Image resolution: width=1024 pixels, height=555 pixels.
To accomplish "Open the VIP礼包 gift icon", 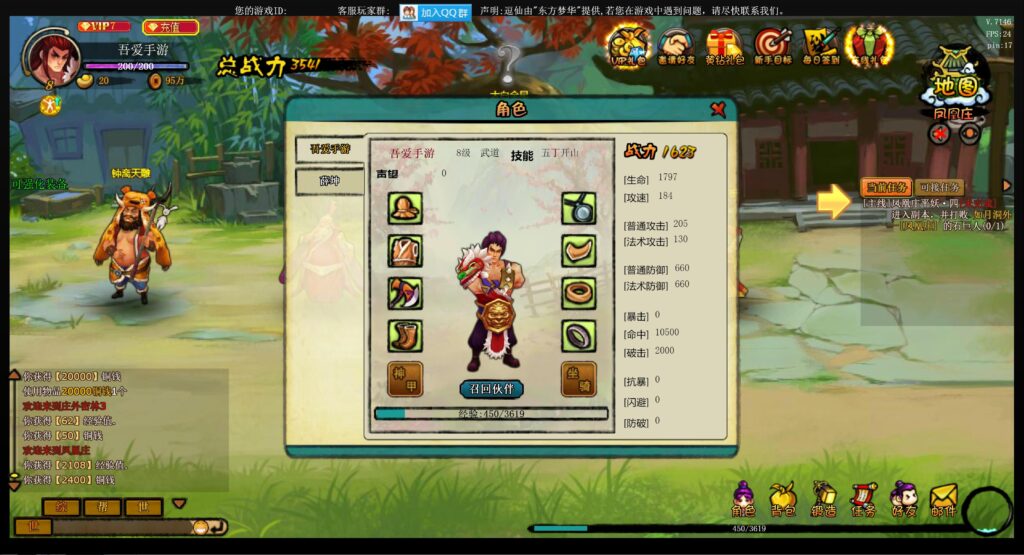I will pyautogui.click(x=630, y=45).
